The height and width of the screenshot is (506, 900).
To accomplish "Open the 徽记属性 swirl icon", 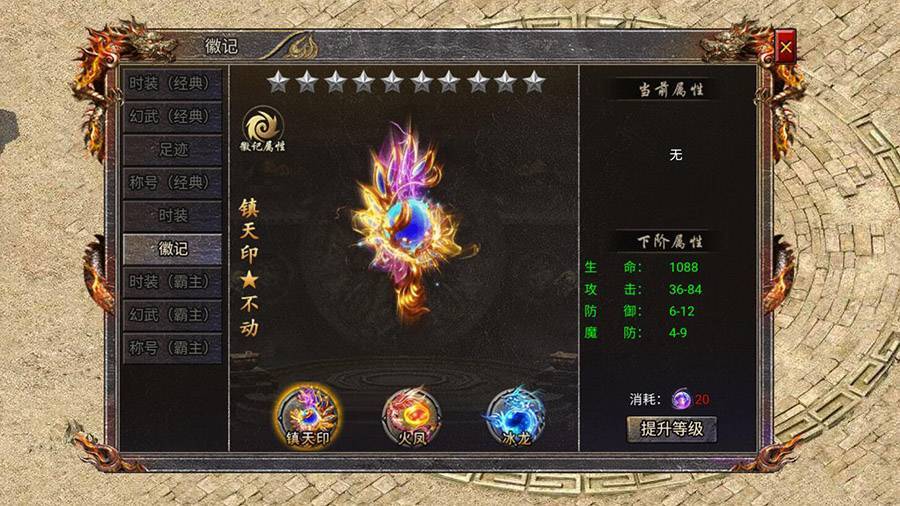I will 263,125.
